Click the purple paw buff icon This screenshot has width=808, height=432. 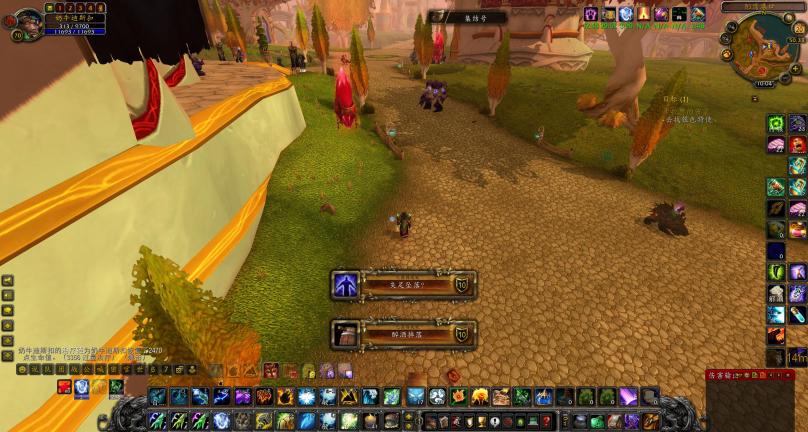[x=591, y=14]
